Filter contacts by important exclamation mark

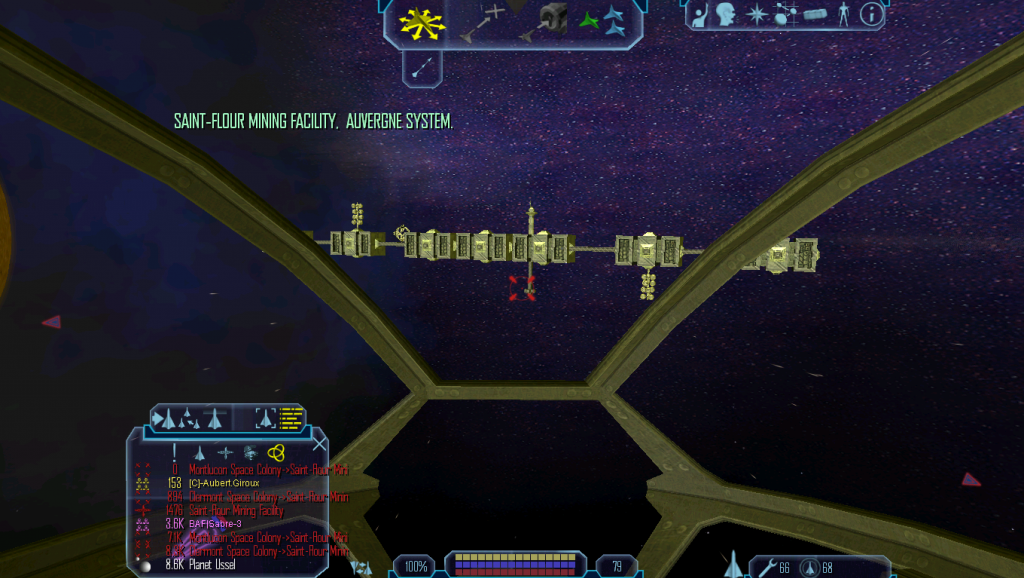174,452
